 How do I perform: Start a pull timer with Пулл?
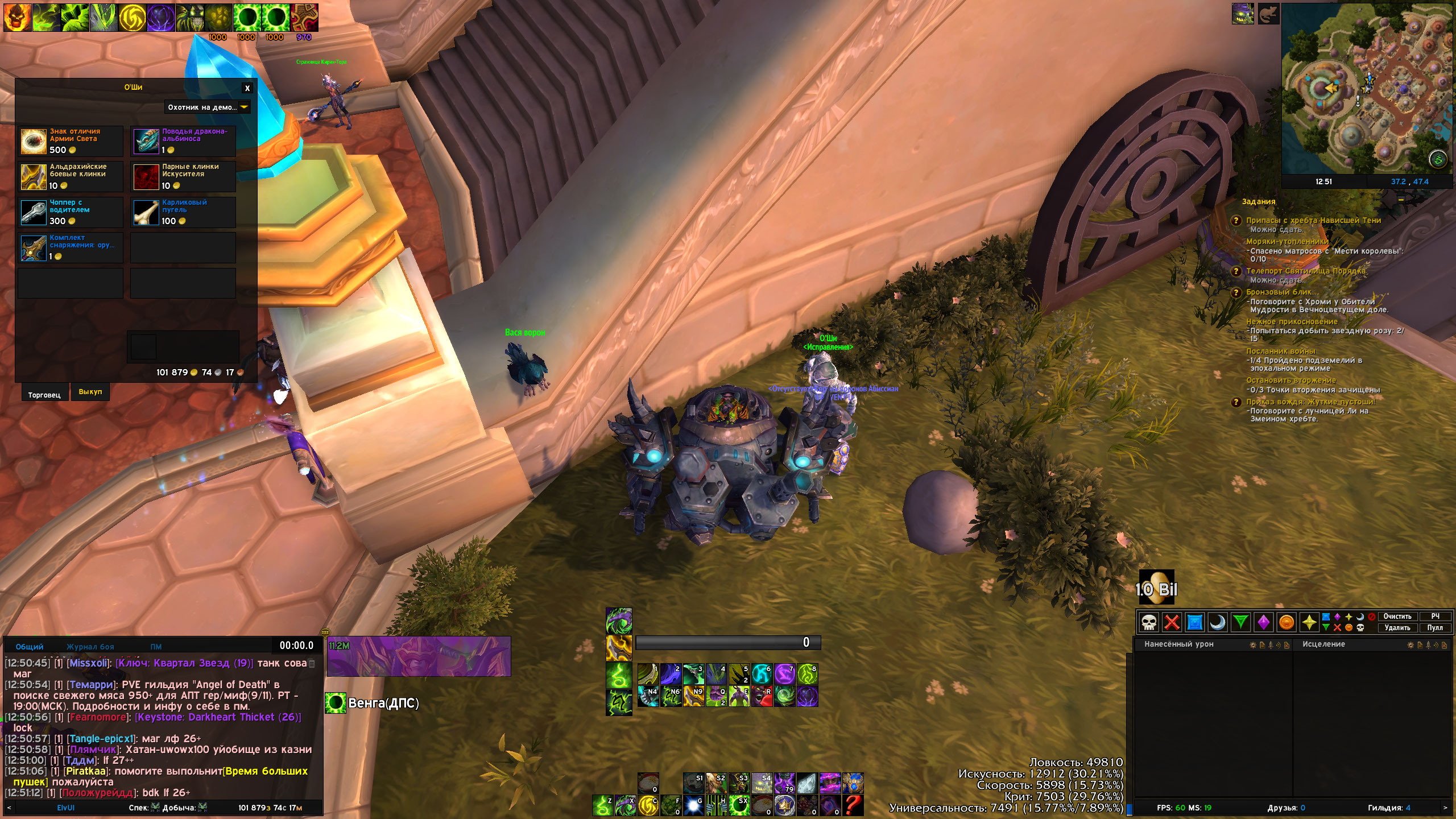[1434, 628]
